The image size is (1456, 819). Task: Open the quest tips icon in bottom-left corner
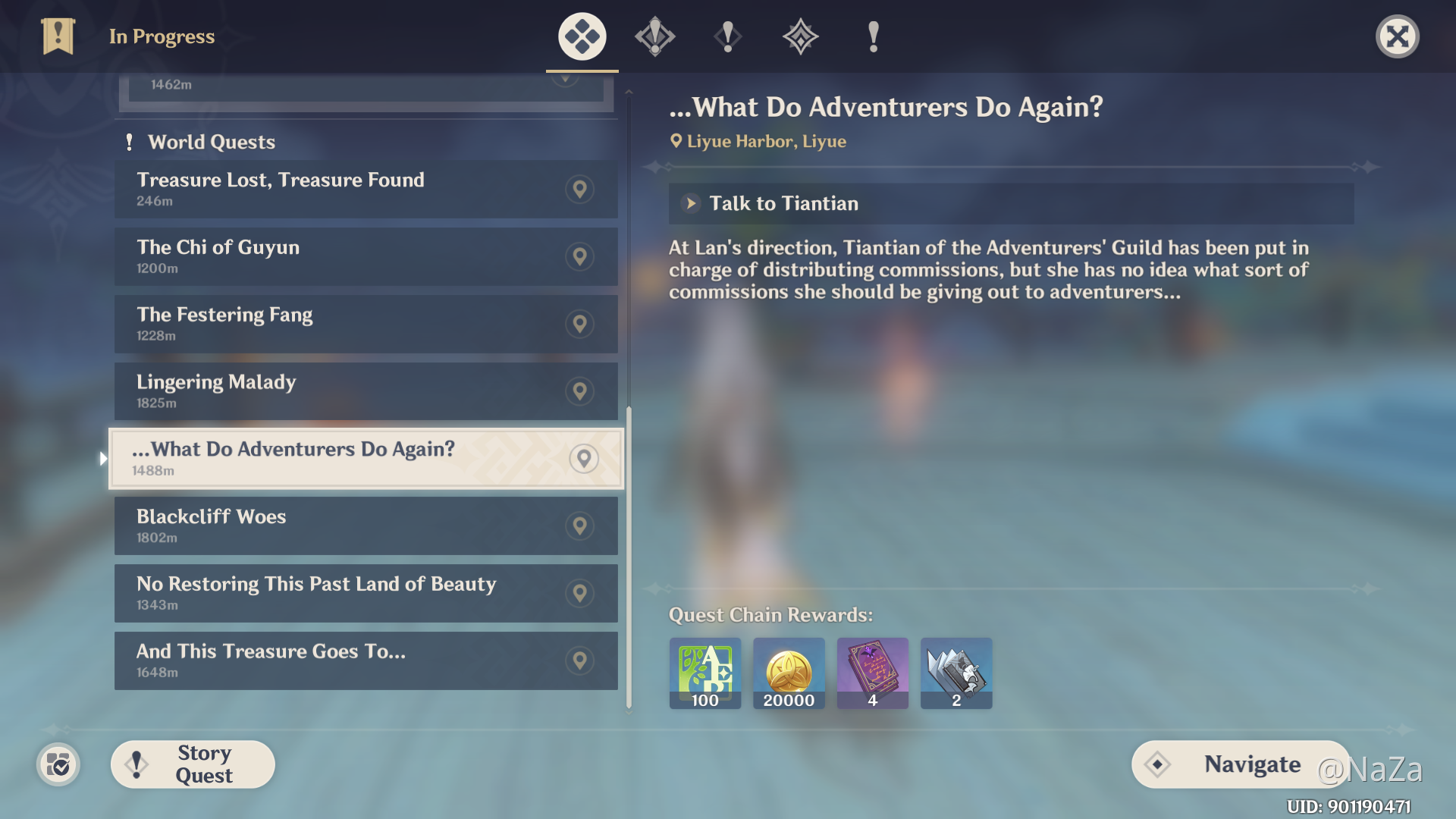click(x=58, y=765)
